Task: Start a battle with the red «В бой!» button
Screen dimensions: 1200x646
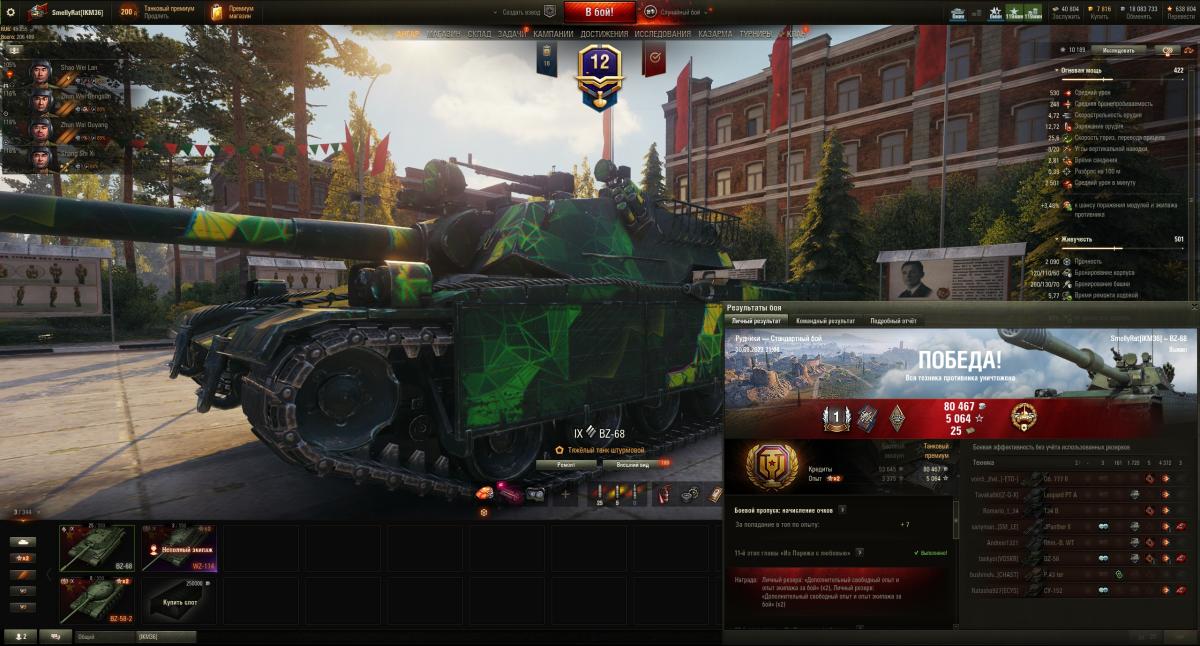Action: [600, 12]
